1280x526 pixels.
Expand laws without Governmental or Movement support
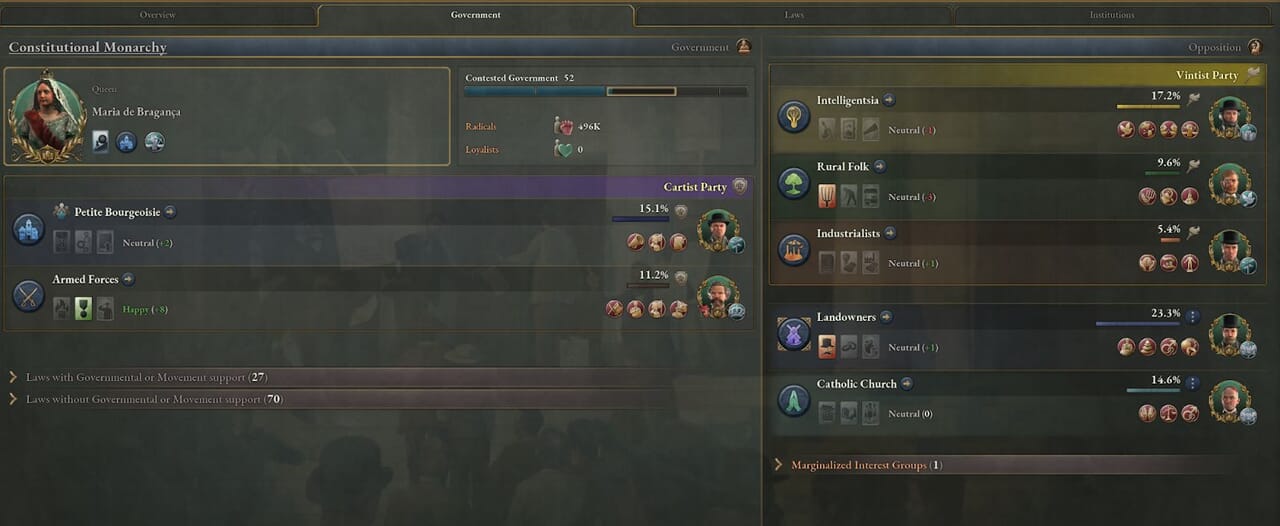tap(154, 400)
